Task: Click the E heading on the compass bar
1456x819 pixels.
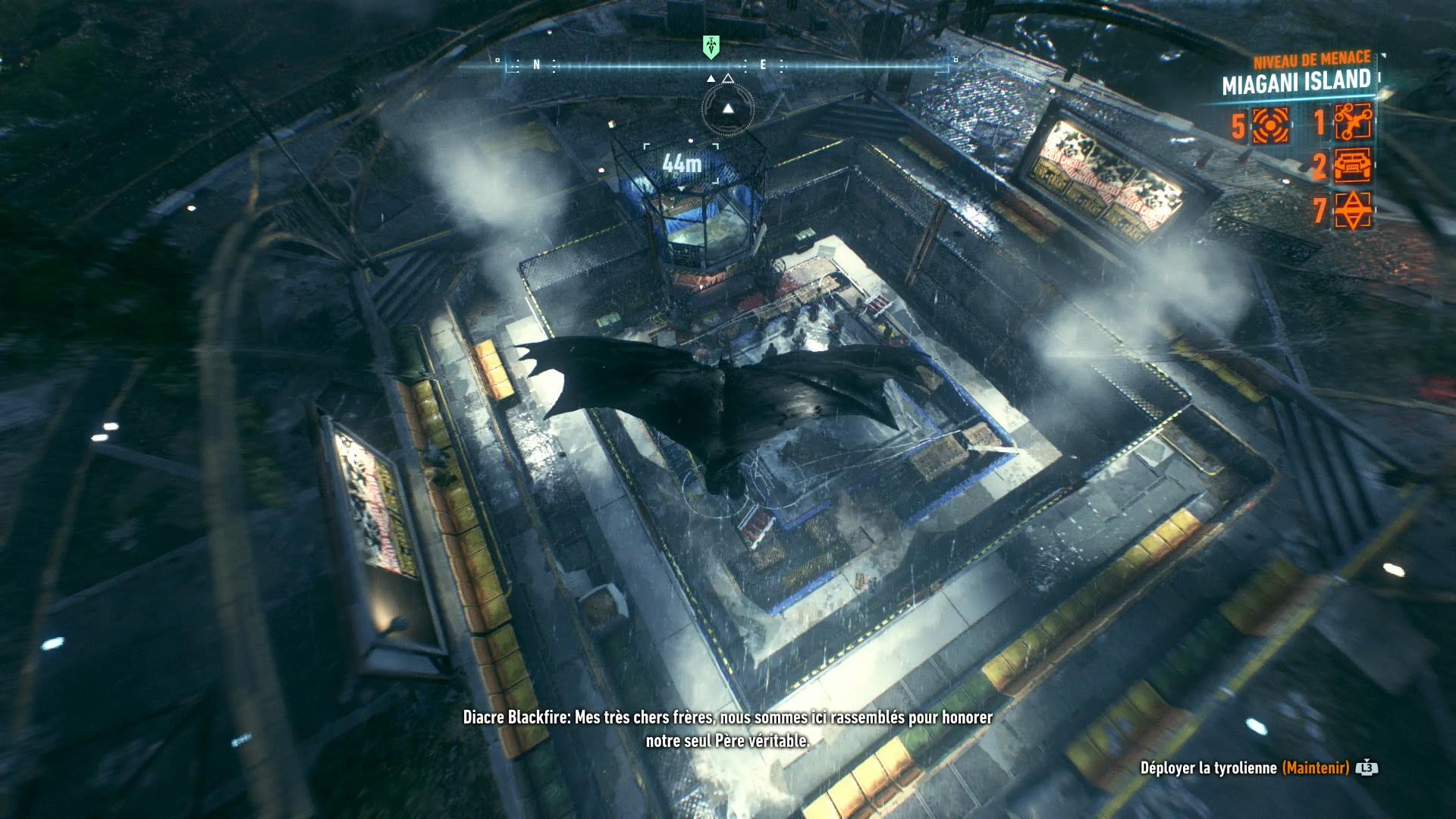Action: [x=764, y=65]
